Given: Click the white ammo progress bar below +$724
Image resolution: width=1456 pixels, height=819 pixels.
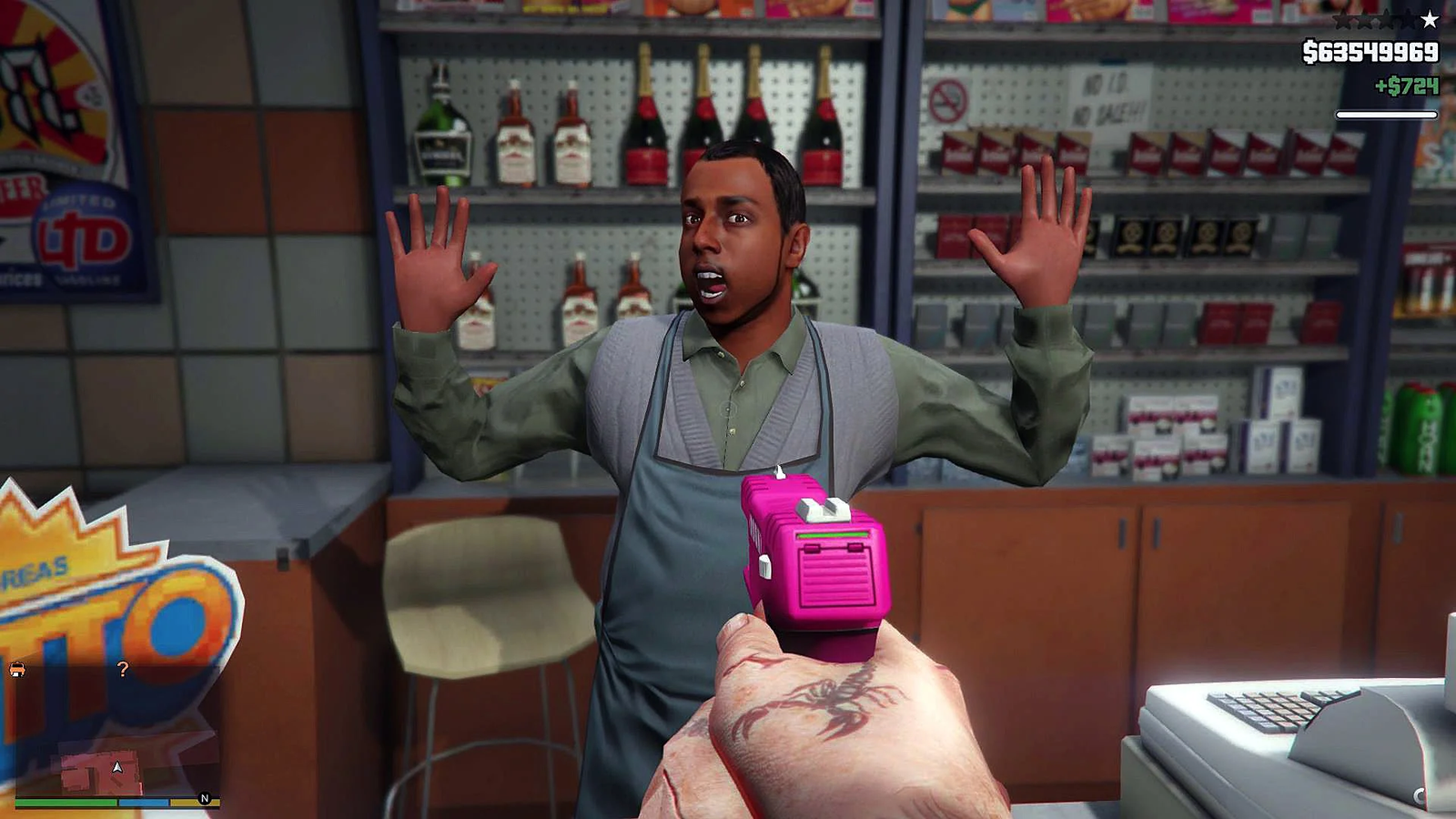Looking at the screenshot, I should coord(1388,114).
